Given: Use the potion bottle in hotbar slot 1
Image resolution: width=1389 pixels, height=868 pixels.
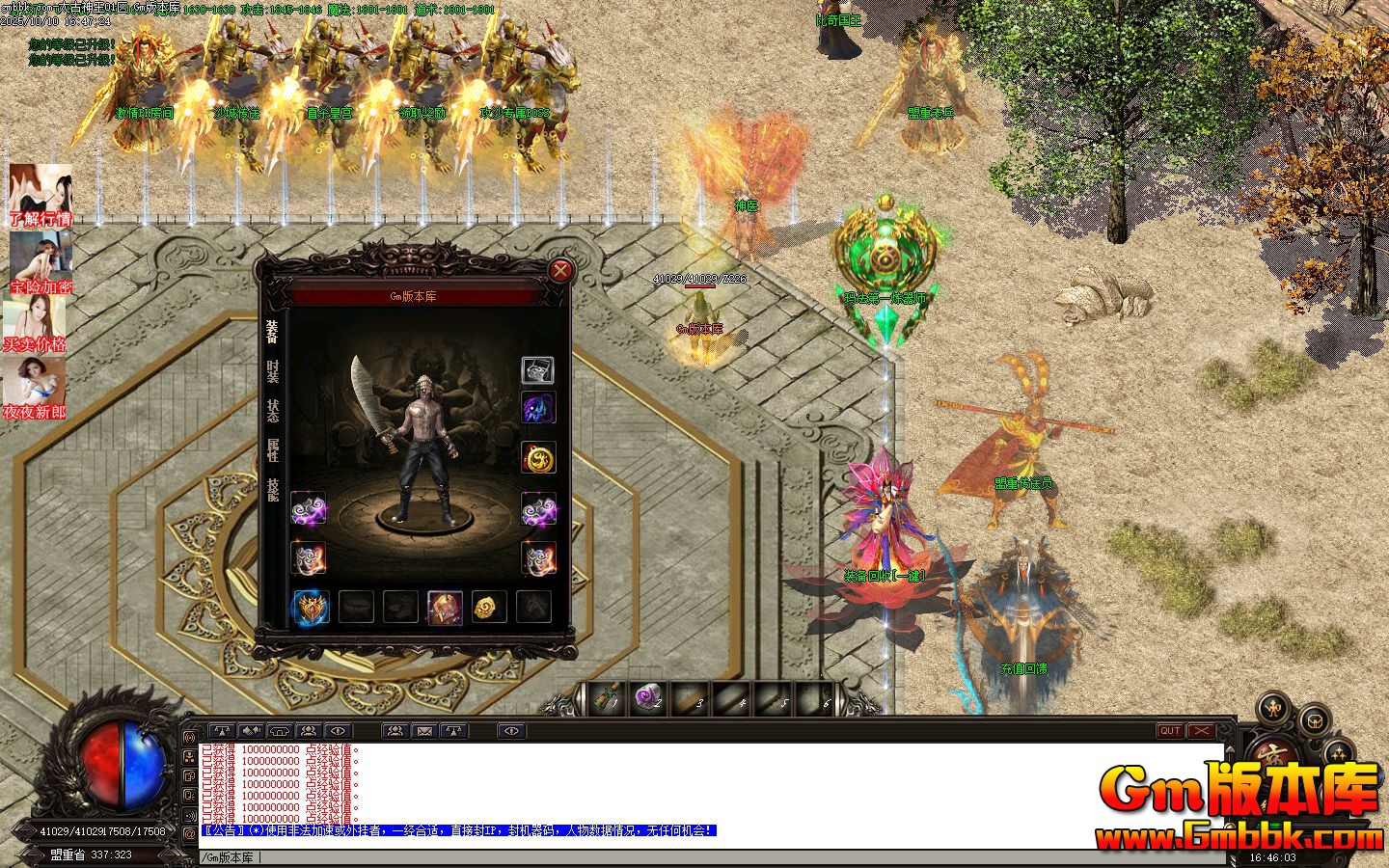Looking at the screenshot, I should 607,699.
